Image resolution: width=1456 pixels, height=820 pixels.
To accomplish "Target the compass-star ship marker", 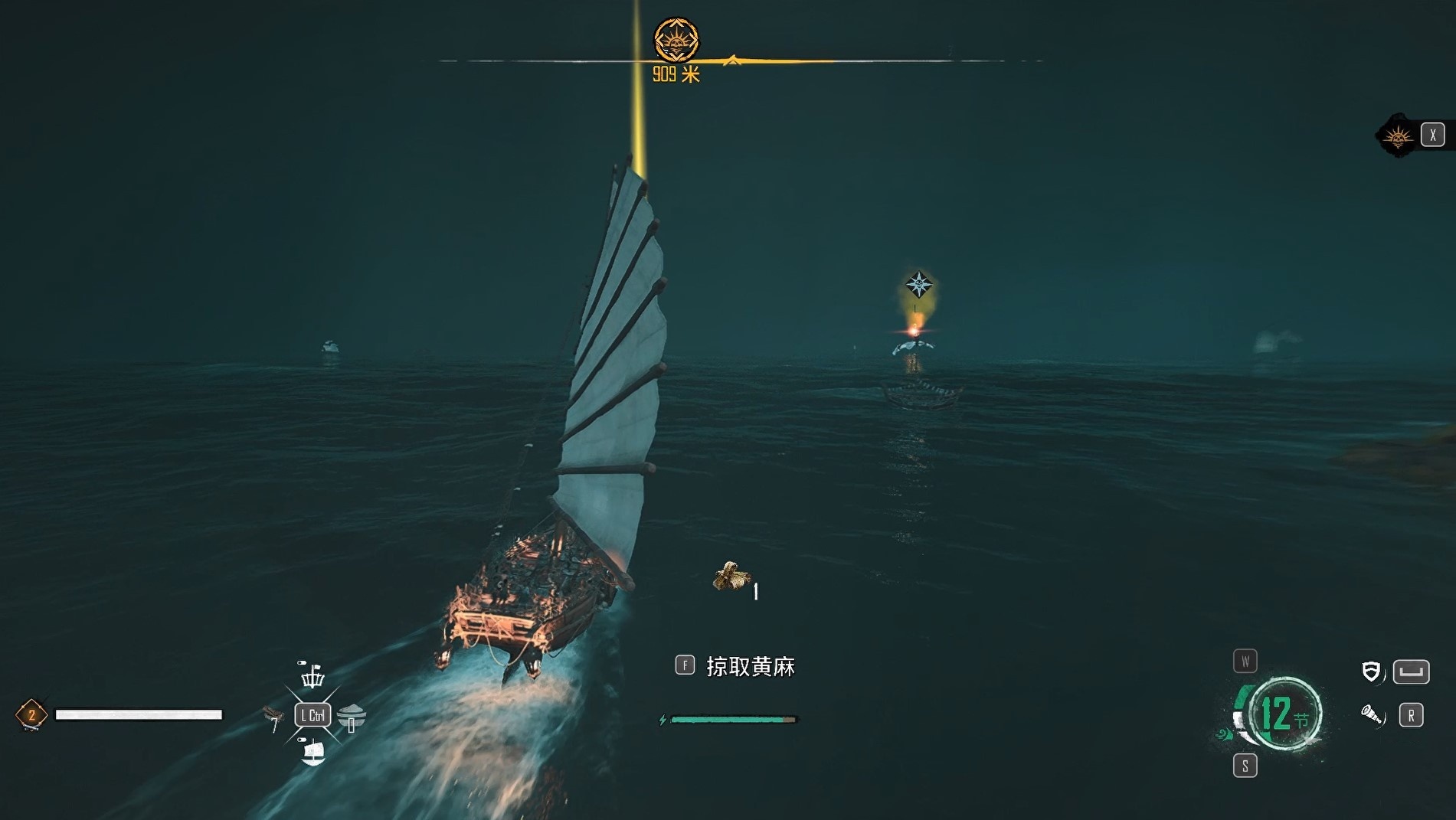I will point(918,285).
